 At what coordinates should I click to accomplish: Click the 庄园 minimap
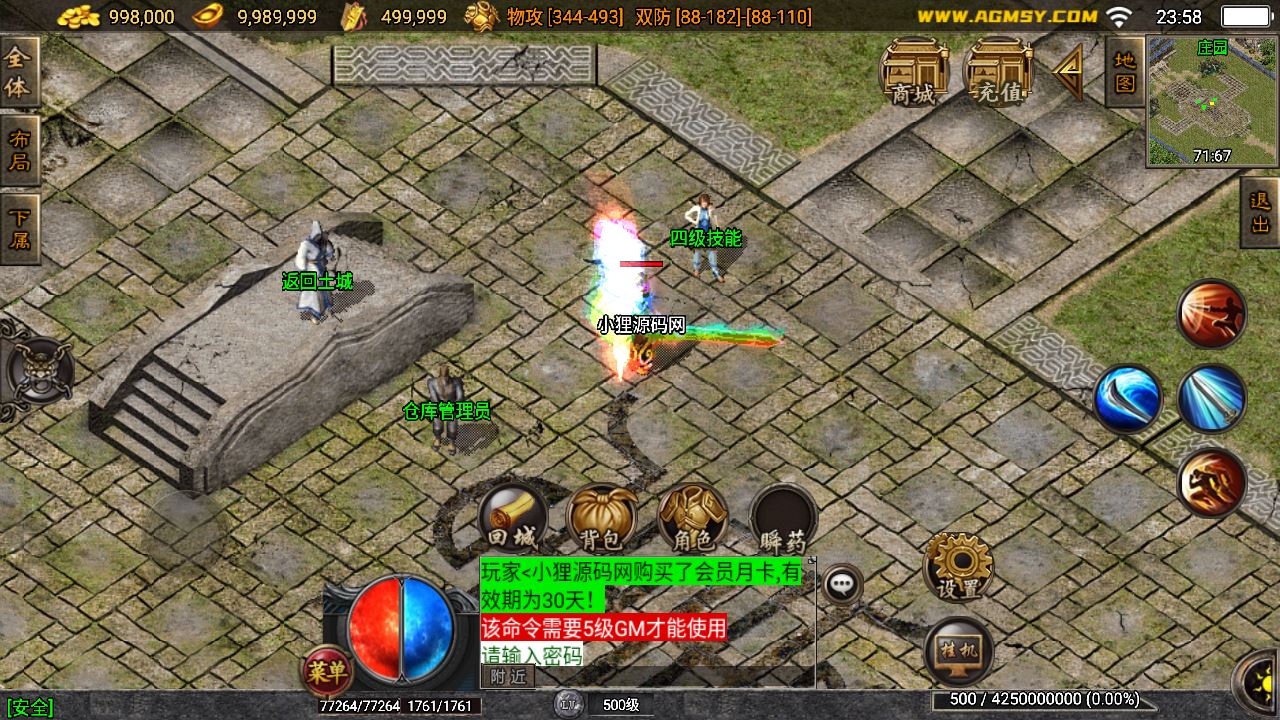[x=1212, y=101]
